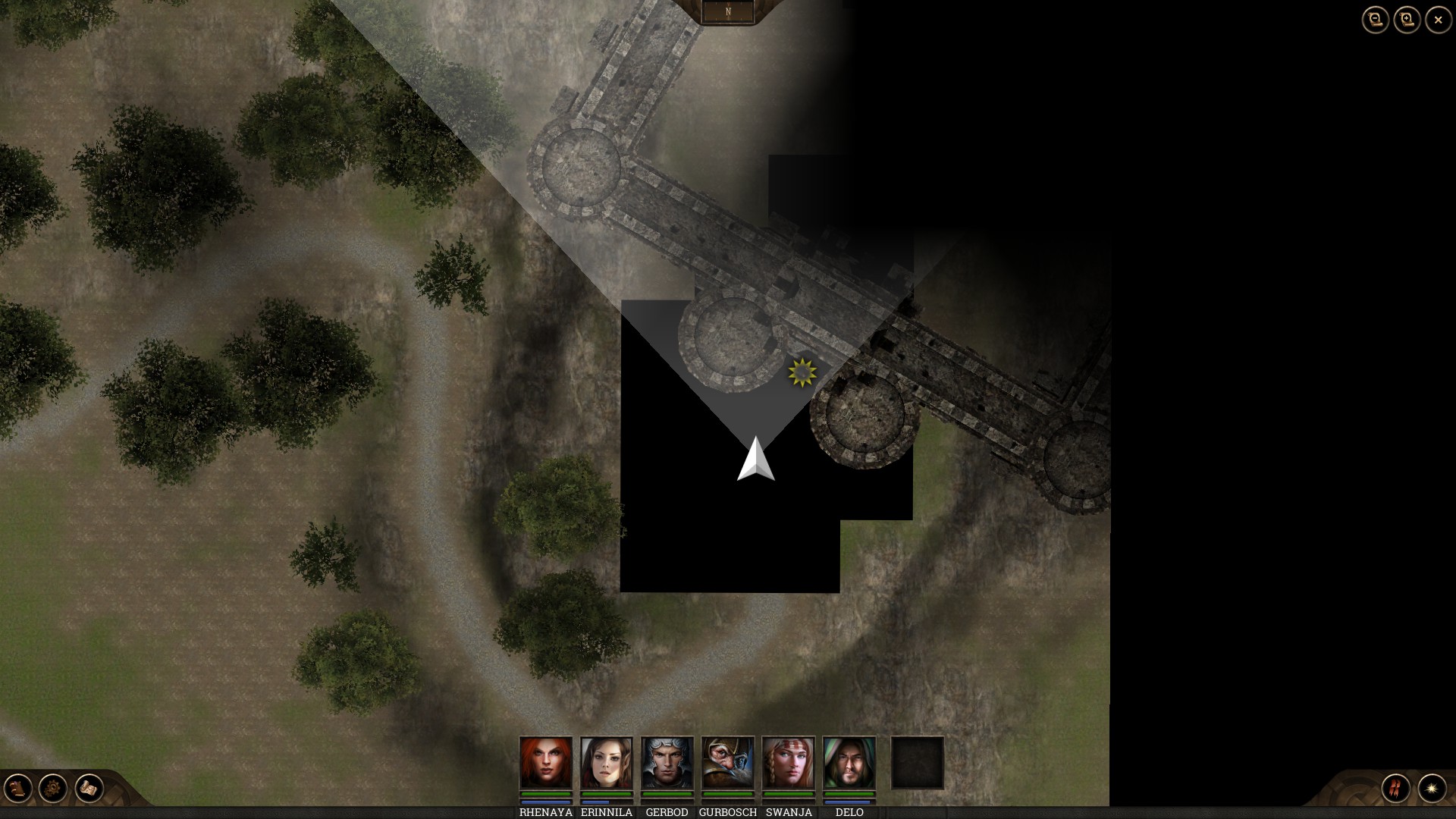The width and height of the screenshot is (1456, 819).
Task: Select Swanja's portrait
Action: click(789, 763)
